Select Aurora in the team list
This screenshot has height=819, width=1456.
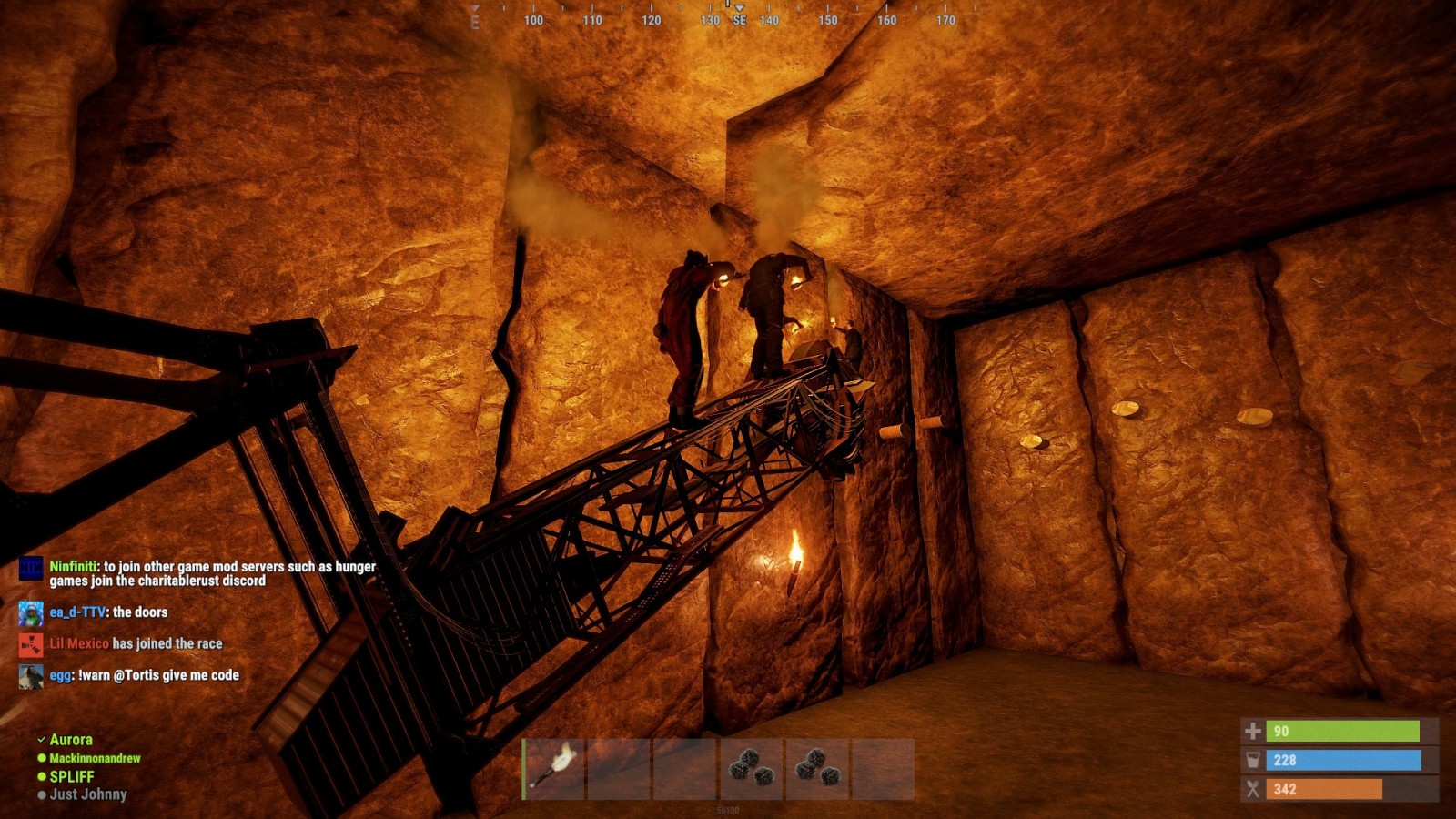click(70, 740)
